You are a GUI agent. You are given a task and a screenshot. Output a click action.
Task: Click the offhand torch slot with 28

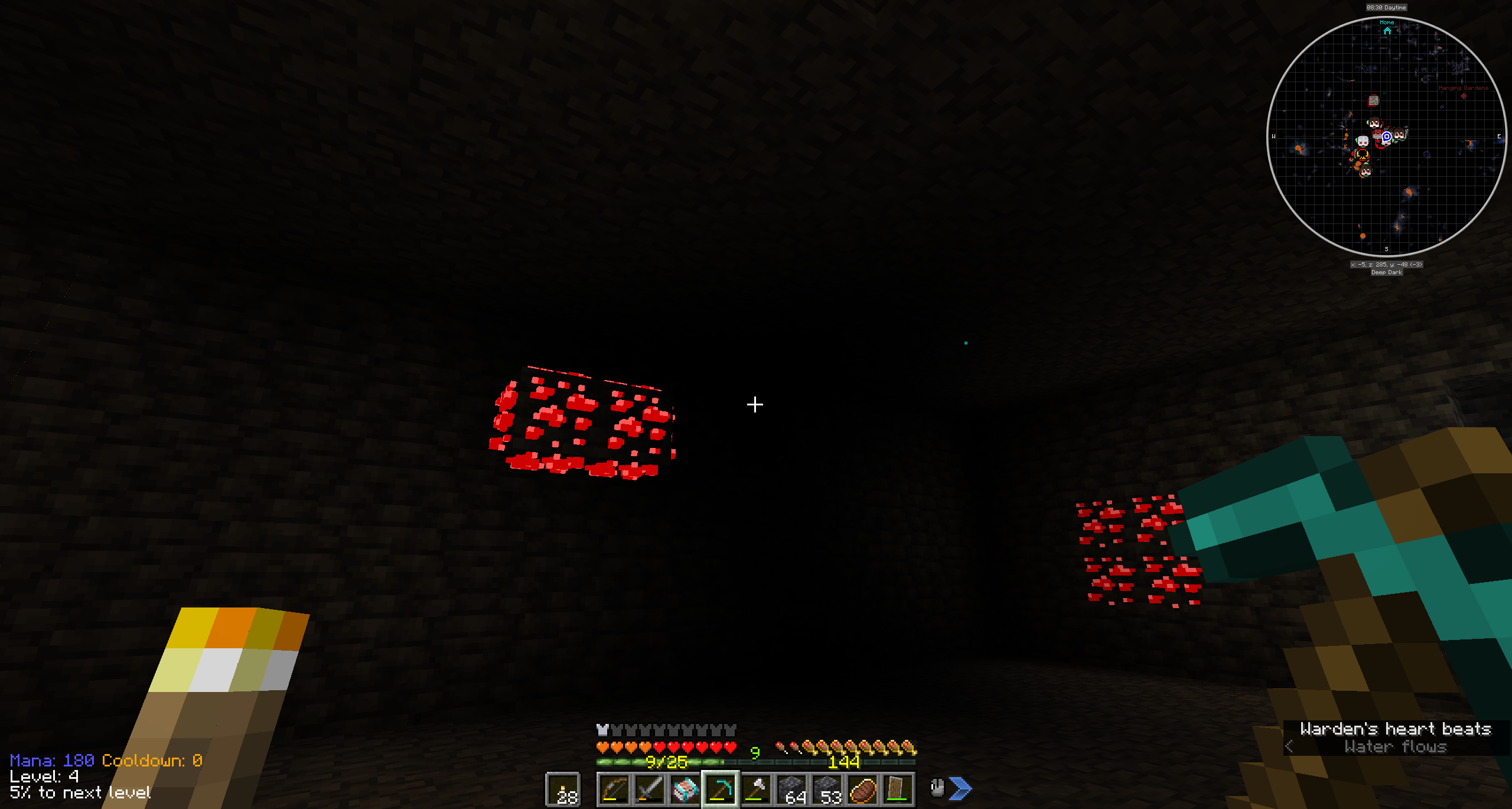click(x=563, y=789)
